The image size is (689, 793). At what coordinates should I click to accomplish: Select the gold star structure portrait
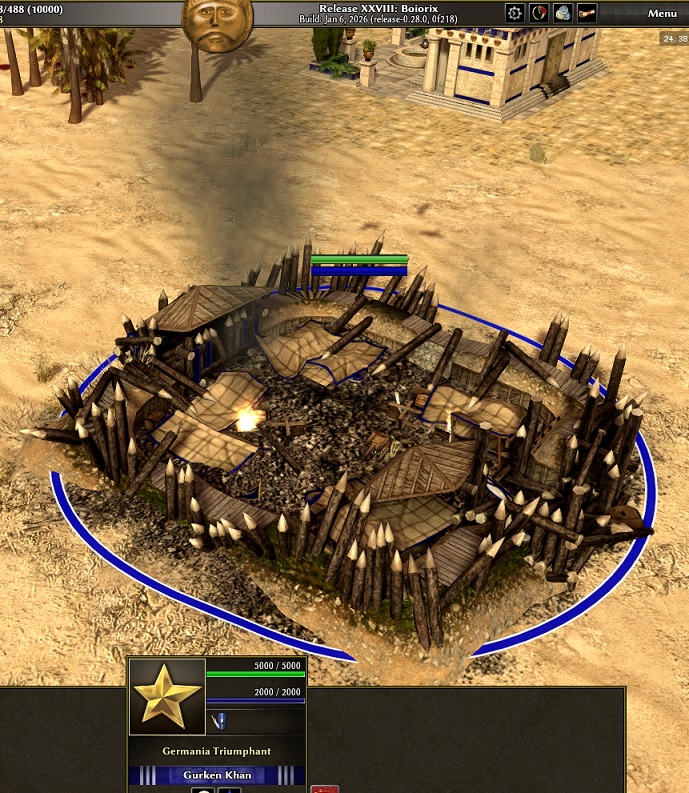coord(167,696)
